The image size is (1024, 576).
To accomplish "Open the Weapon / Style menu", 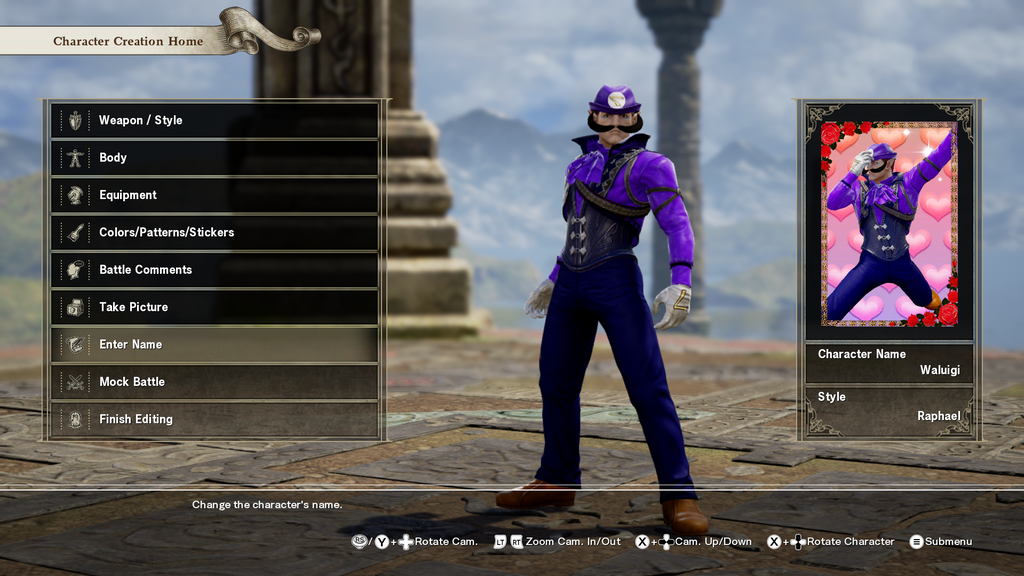I will coord(214,120).
